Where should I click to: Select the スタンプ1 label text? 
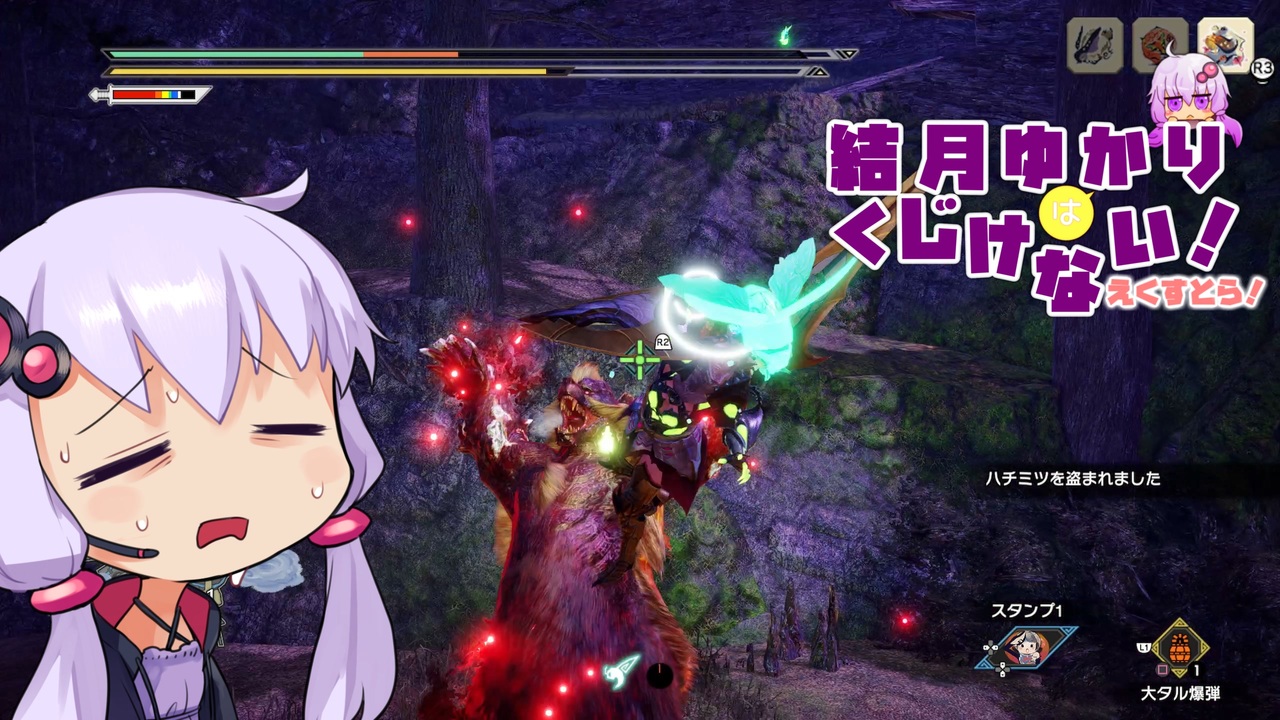[x=1027, y=608]
